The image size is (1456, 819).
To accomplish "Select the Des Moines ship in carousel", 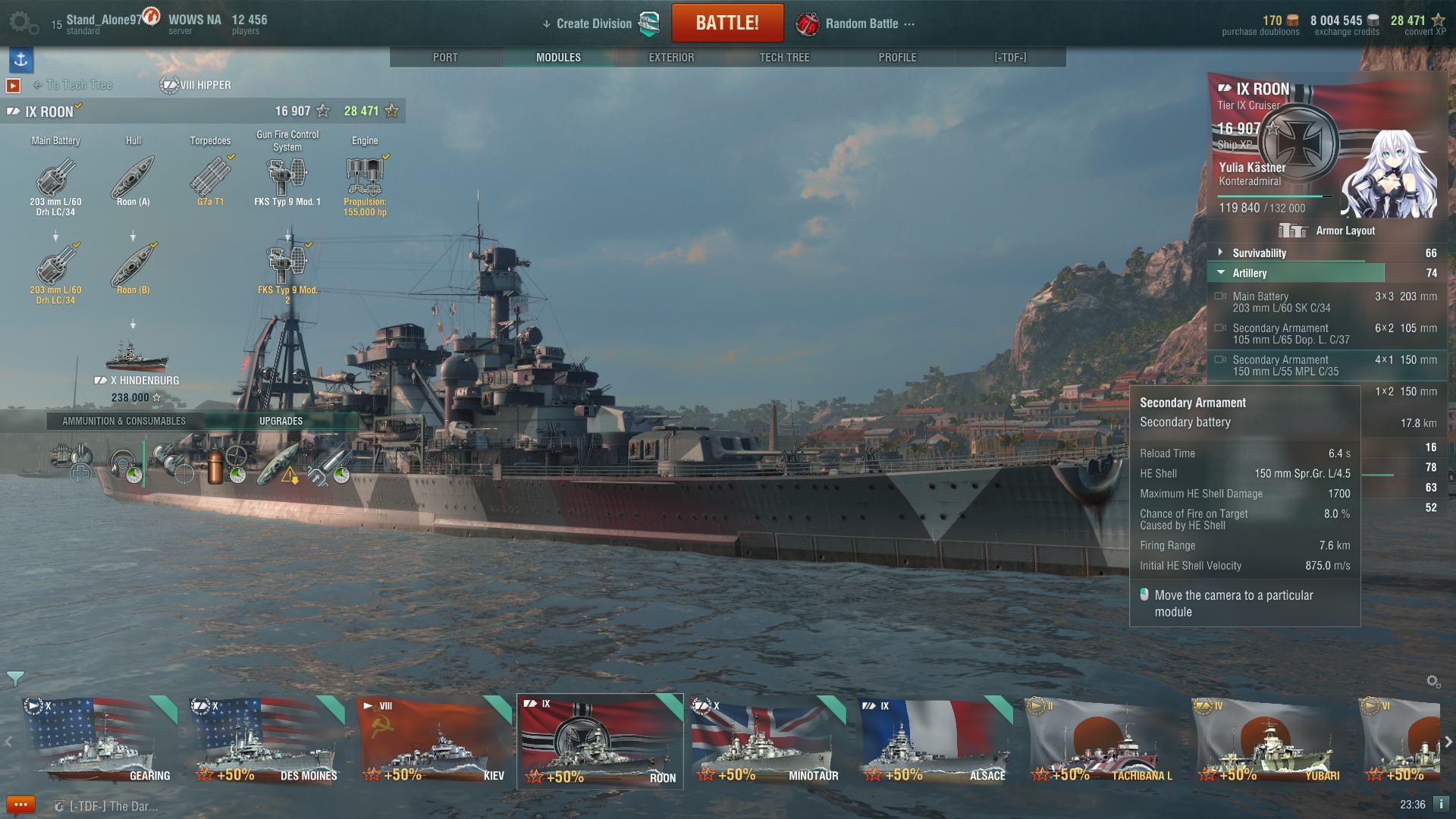I will point(266,741).
